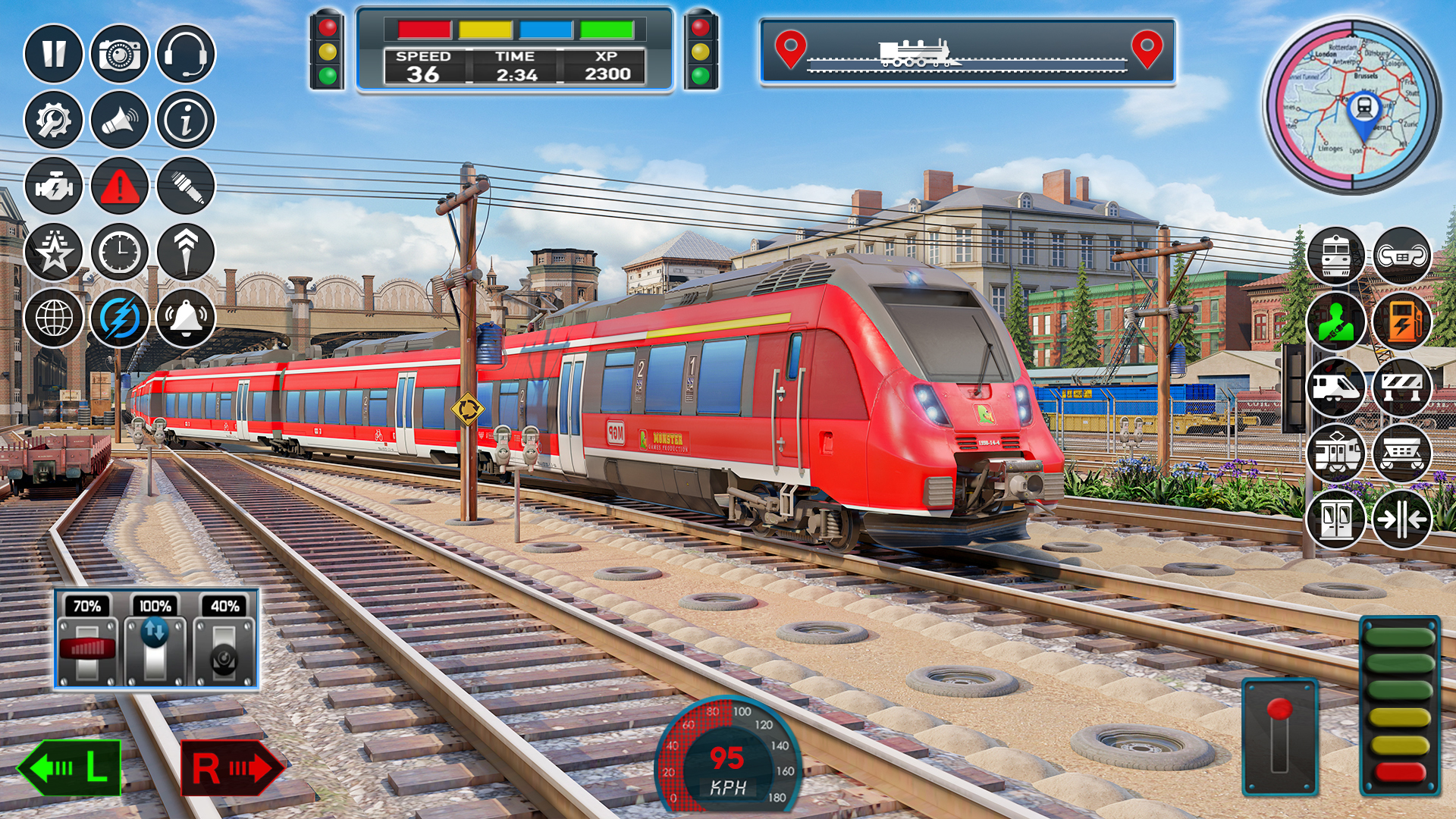Check the engine status icon
1456x819 pixels.
[53, 186]
